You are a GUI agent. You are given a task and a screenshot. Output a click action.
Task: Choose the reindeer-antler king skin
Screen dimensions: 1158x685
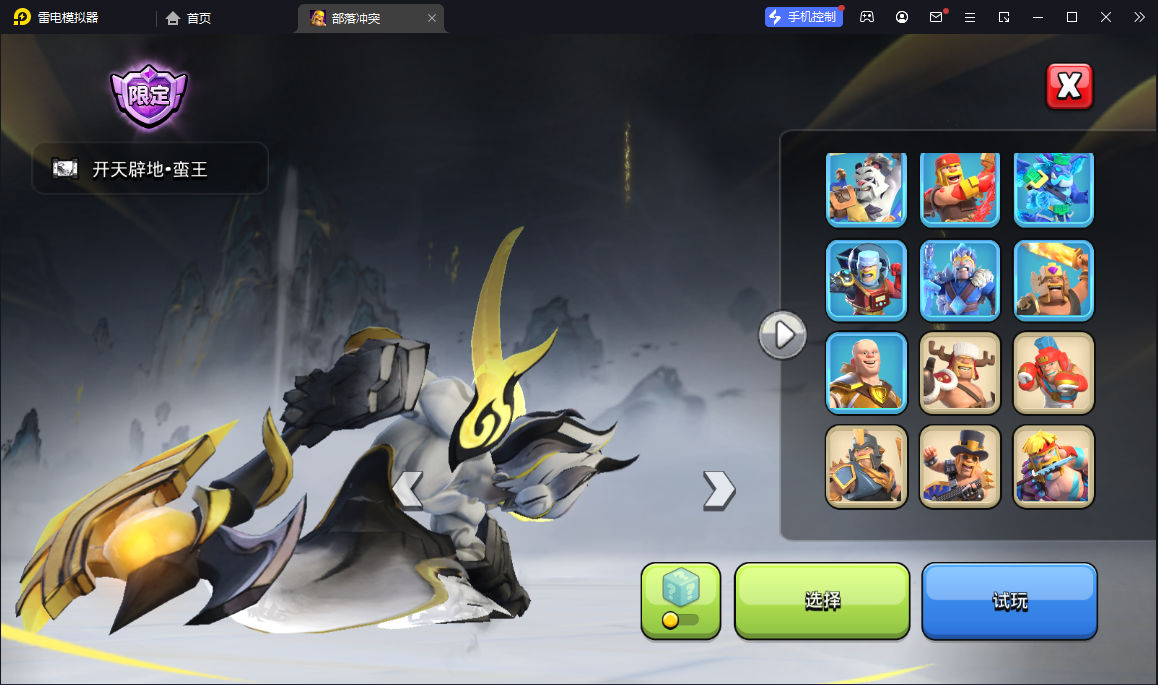coord(959,373)
